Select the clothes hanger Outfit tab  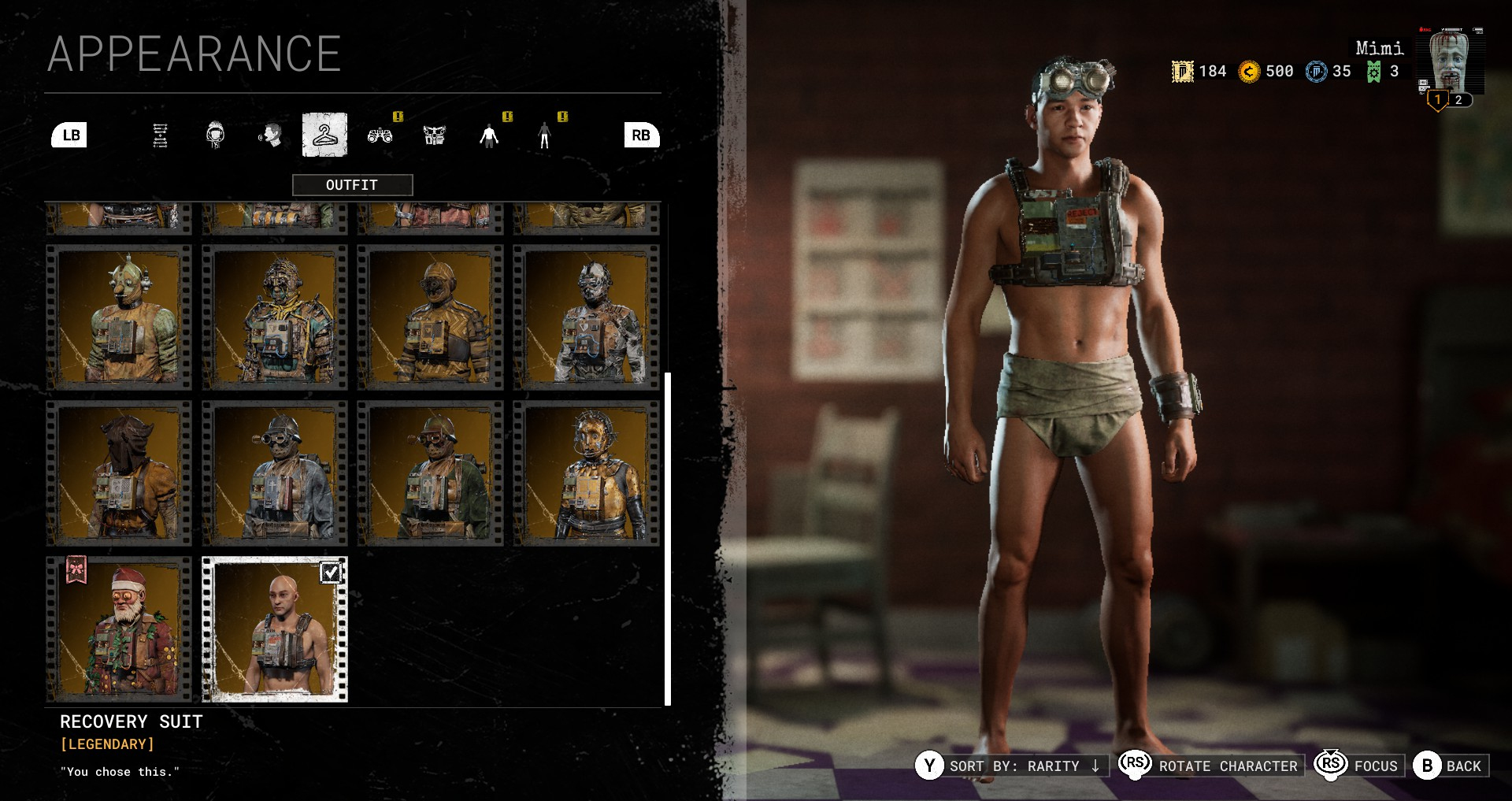(x=324, y=135)
